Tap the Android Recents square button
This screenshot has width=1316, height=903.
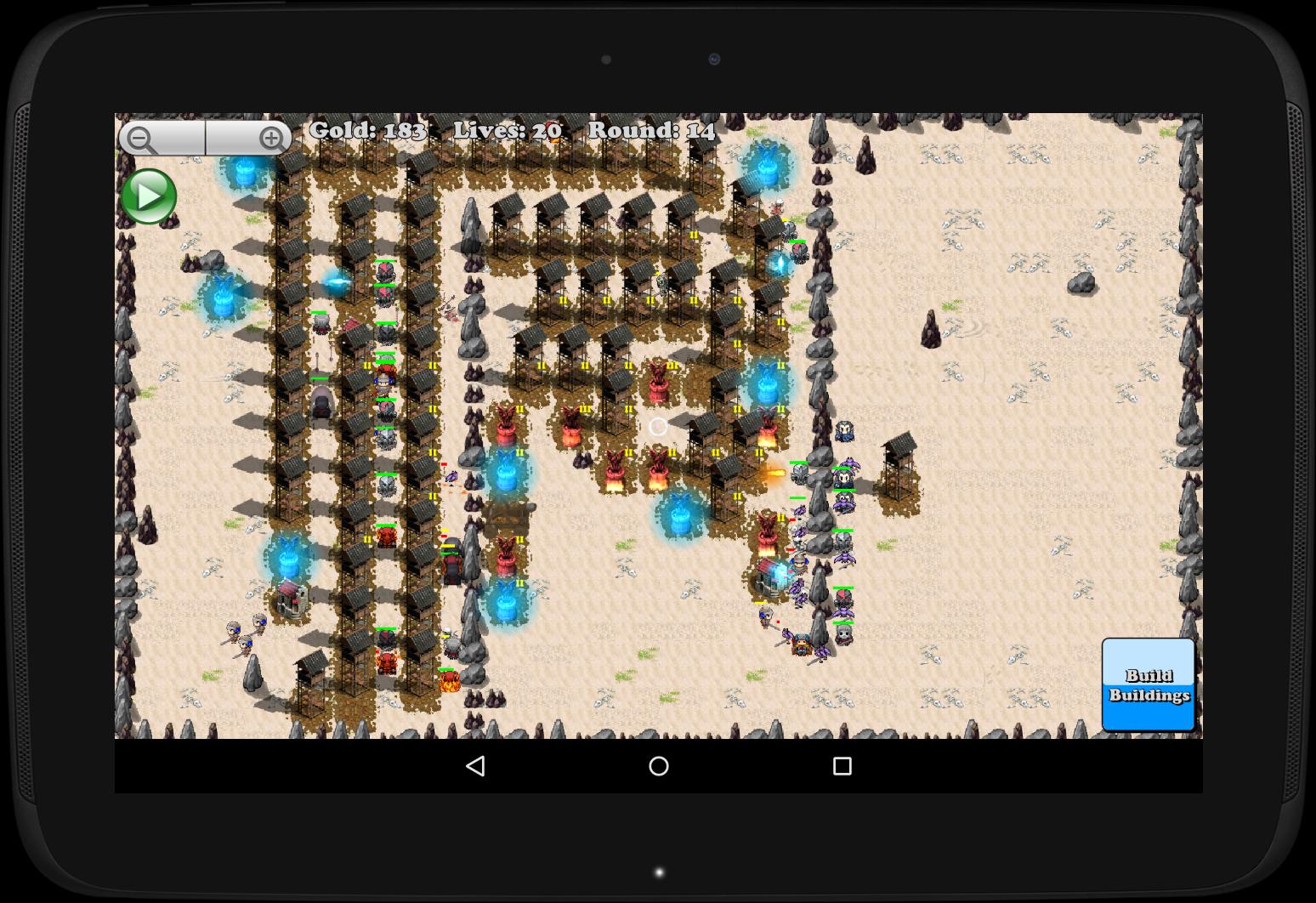click(841, 766)
